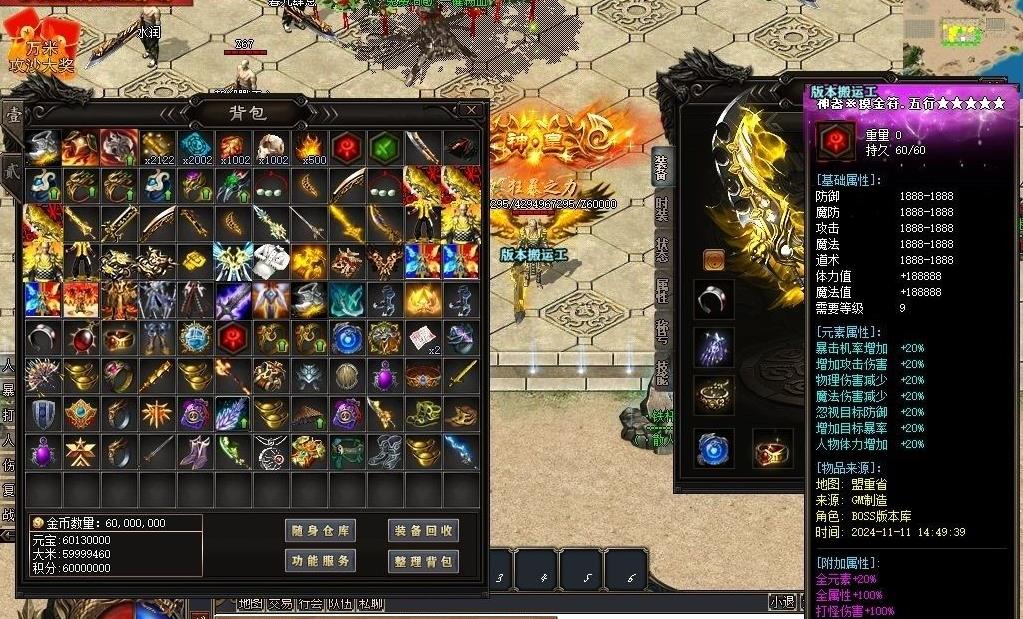Viewport: 1023px width, 619px height.
Task: Close the 背包 inventory window
Action: coord(471,110)
